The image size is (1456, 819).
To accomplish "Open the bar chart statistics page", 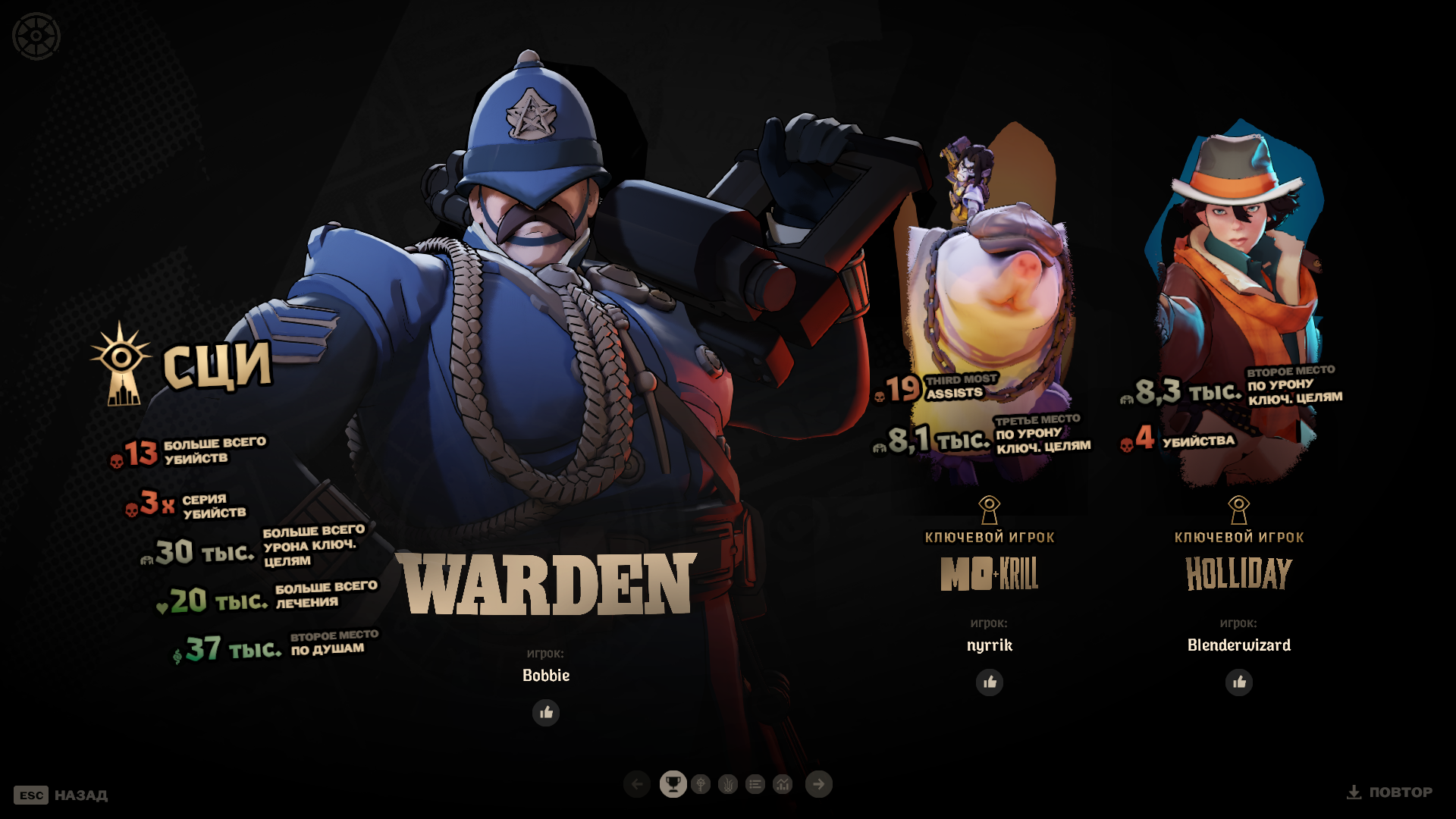I will tap(783, 784).
